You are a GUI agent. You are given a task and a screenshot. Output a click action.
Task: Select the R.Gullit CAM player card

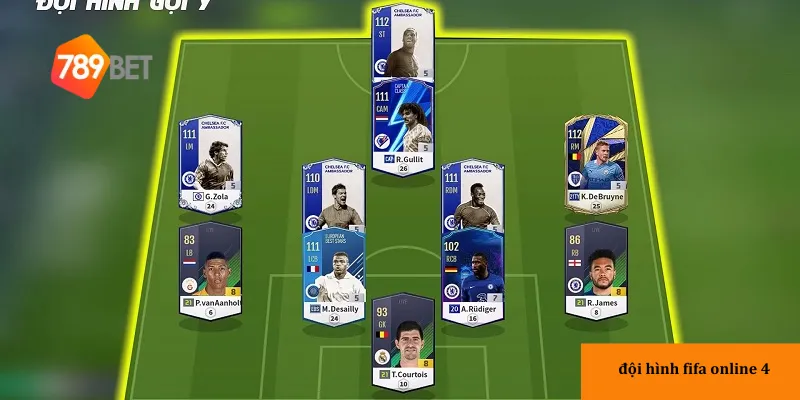click(403, 127)
